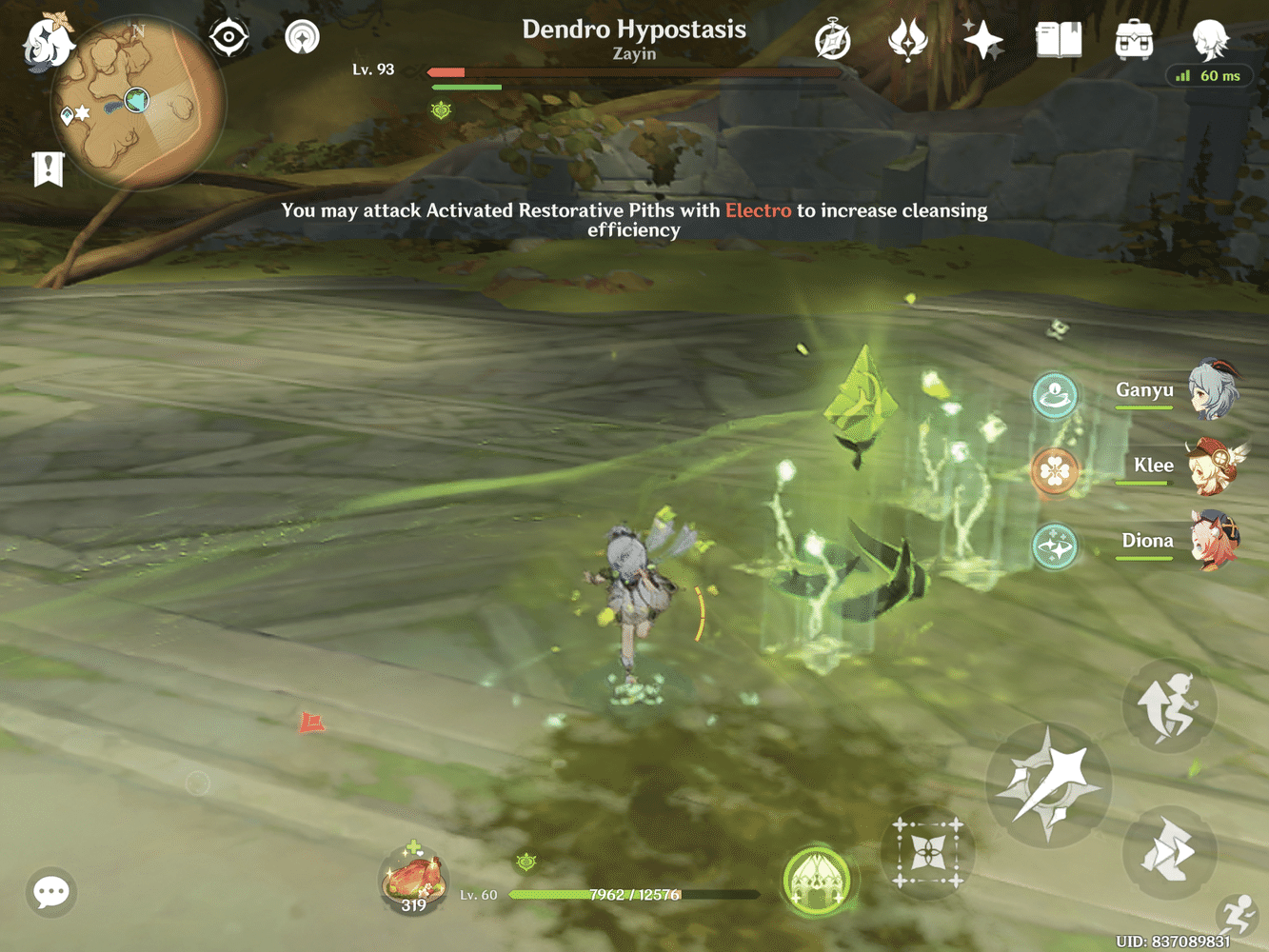
Task: Cast the glowing Elemental Burst
Action: tap(819, 879)
